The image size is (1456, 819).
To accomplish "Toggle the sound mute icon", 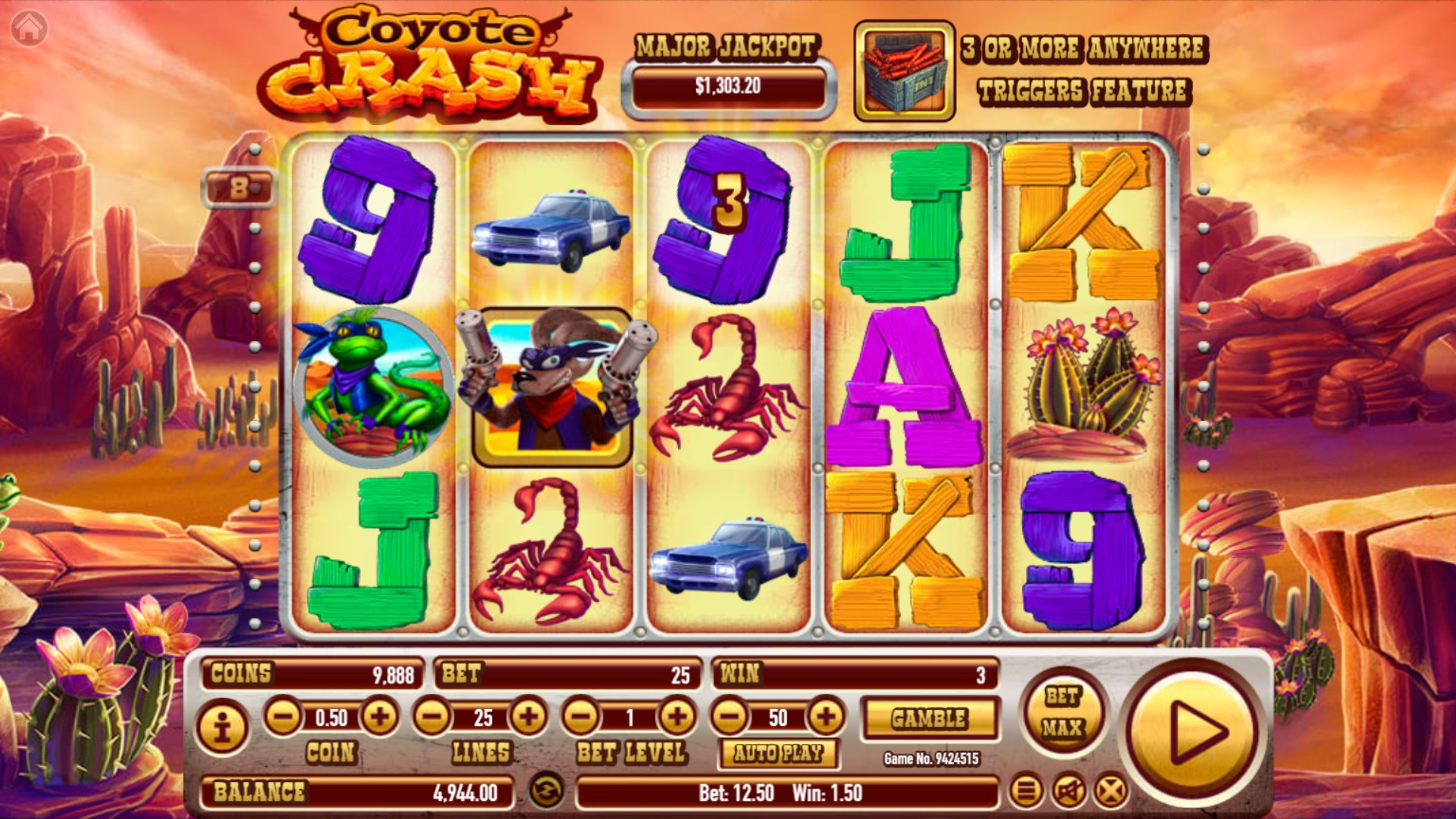I will (x=1068, y=792).
